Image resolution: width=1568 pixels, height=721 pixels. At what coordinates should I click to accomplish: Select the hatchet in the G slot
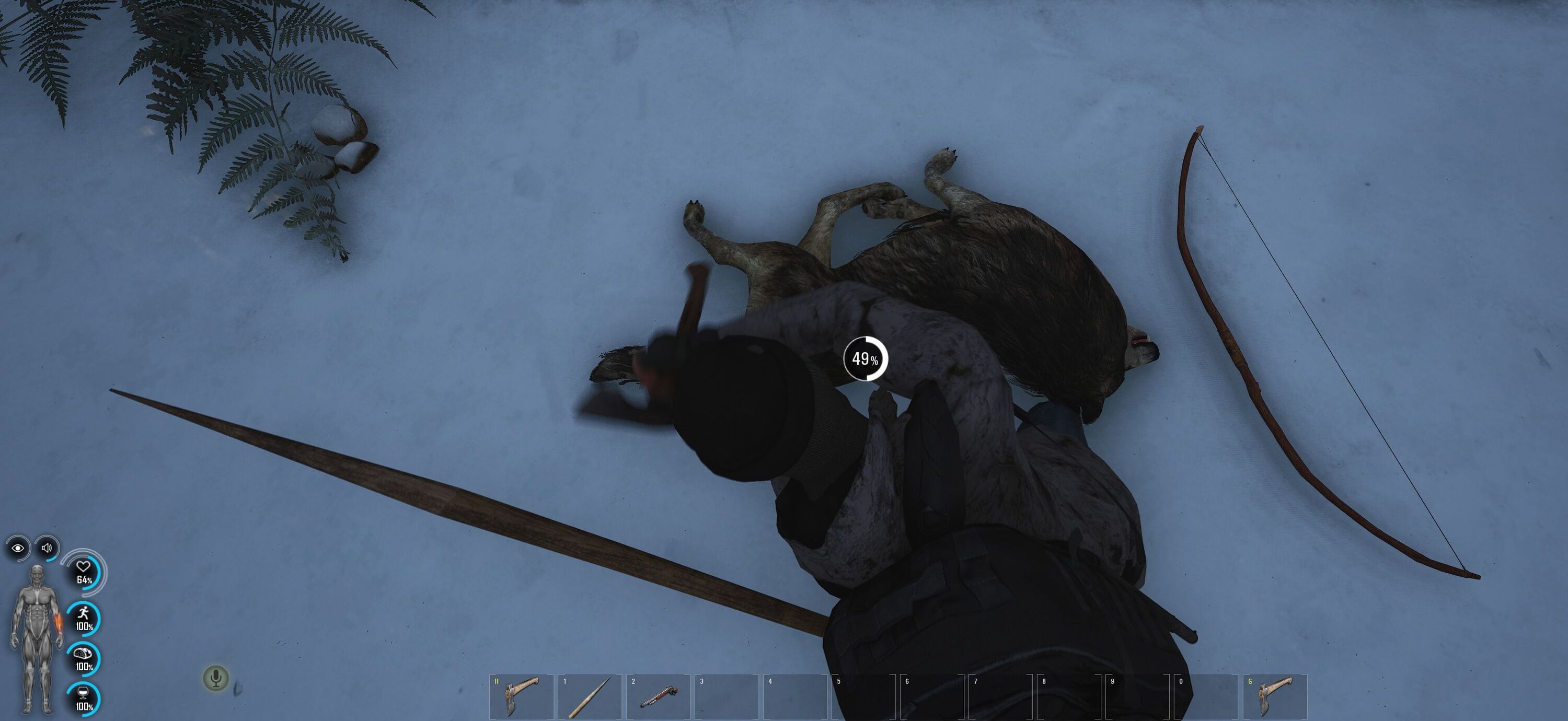tap(1275, 696)
